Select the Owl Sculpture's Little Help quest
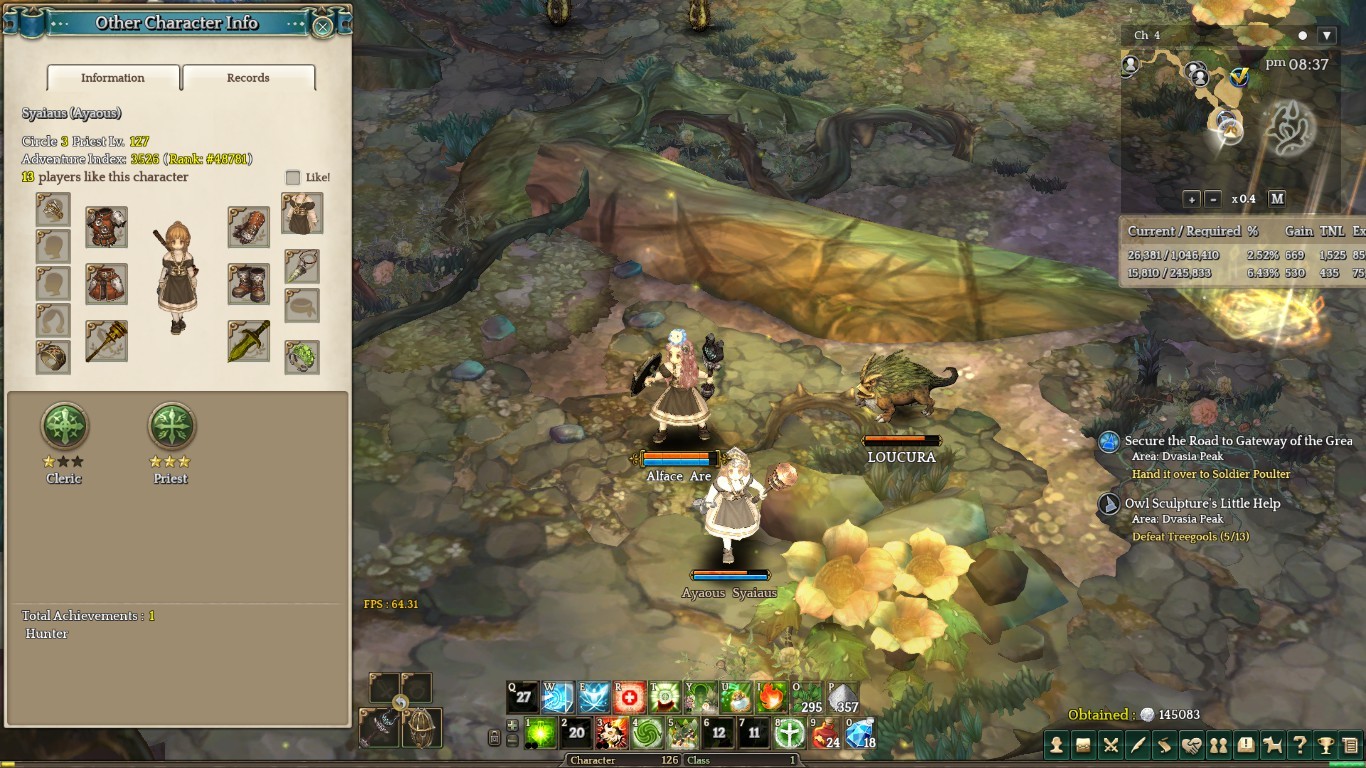This screenshot has height=768, width=1366. pyautogui.click(x=1202, y=504)
